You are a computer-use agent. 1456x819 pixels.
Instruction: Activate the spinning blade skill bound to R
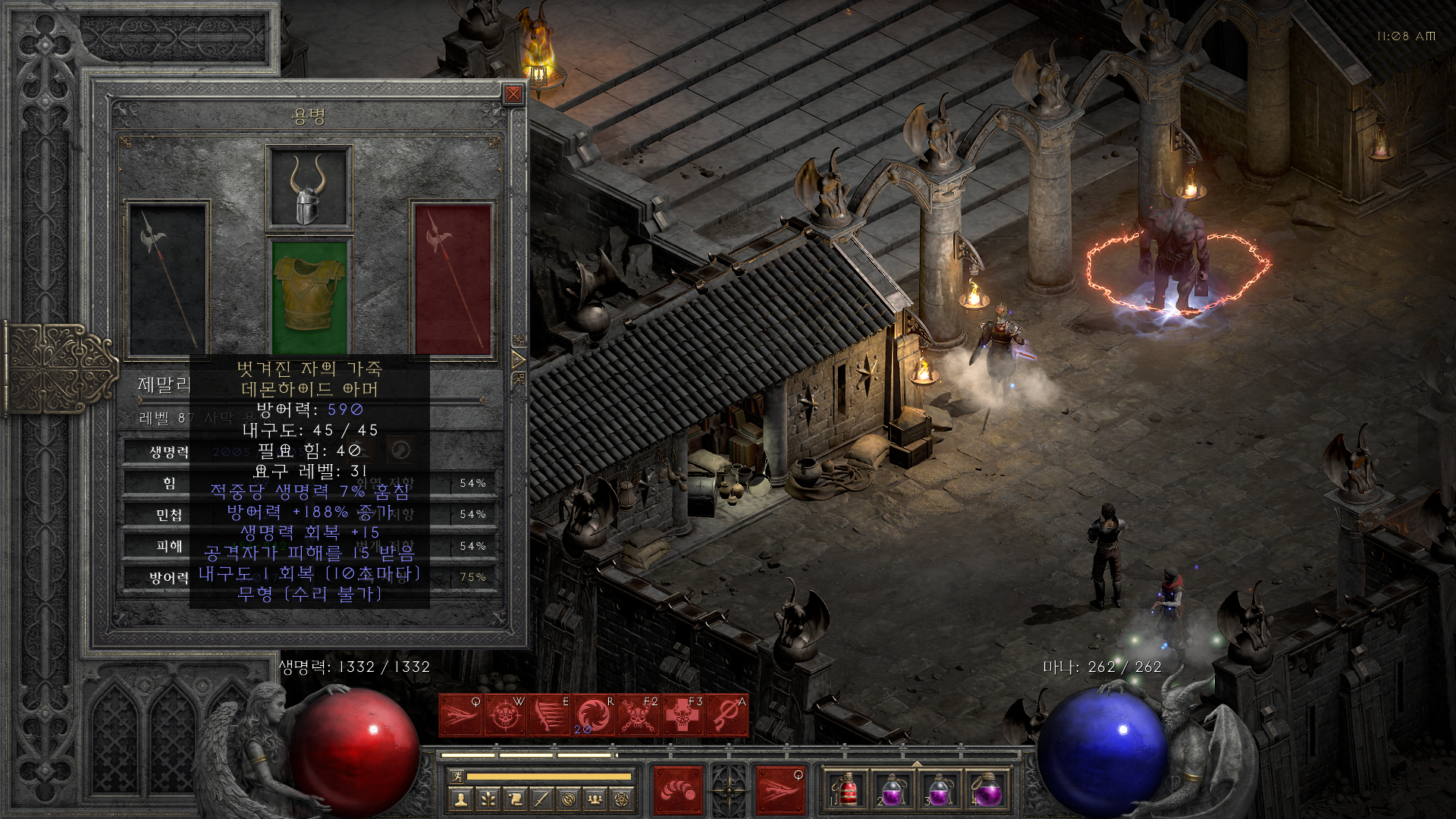pos(592,716)
